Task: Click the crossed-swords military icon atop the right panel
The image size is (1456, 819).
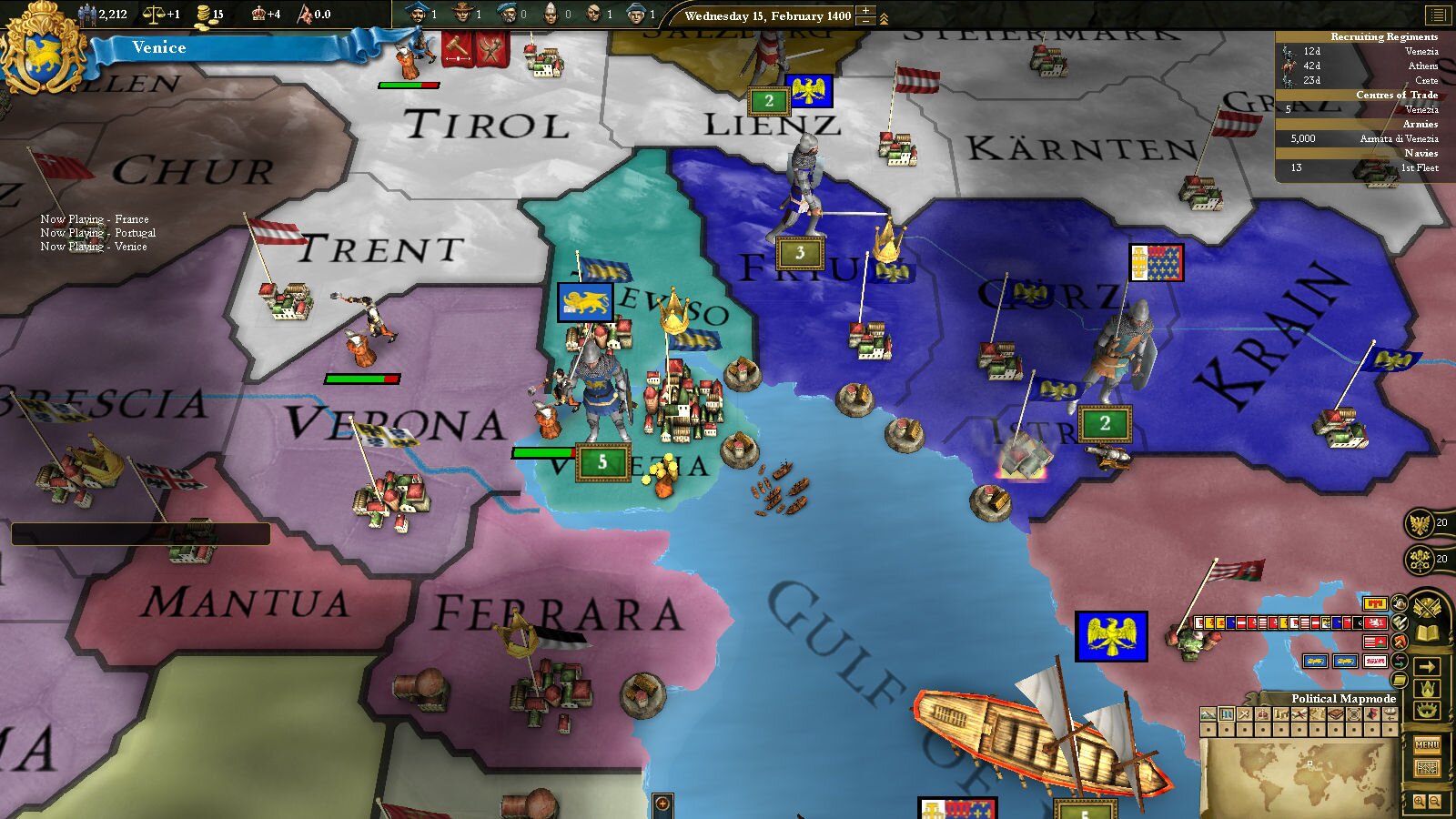Action: (x=1427, y=607)
